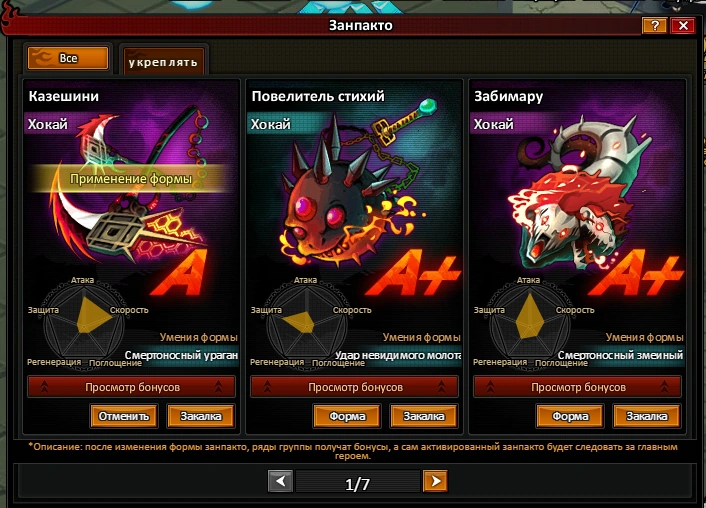Close the Занпакто window
The width and height of the screenshot is (706, 508).
(x=683, y=26)
